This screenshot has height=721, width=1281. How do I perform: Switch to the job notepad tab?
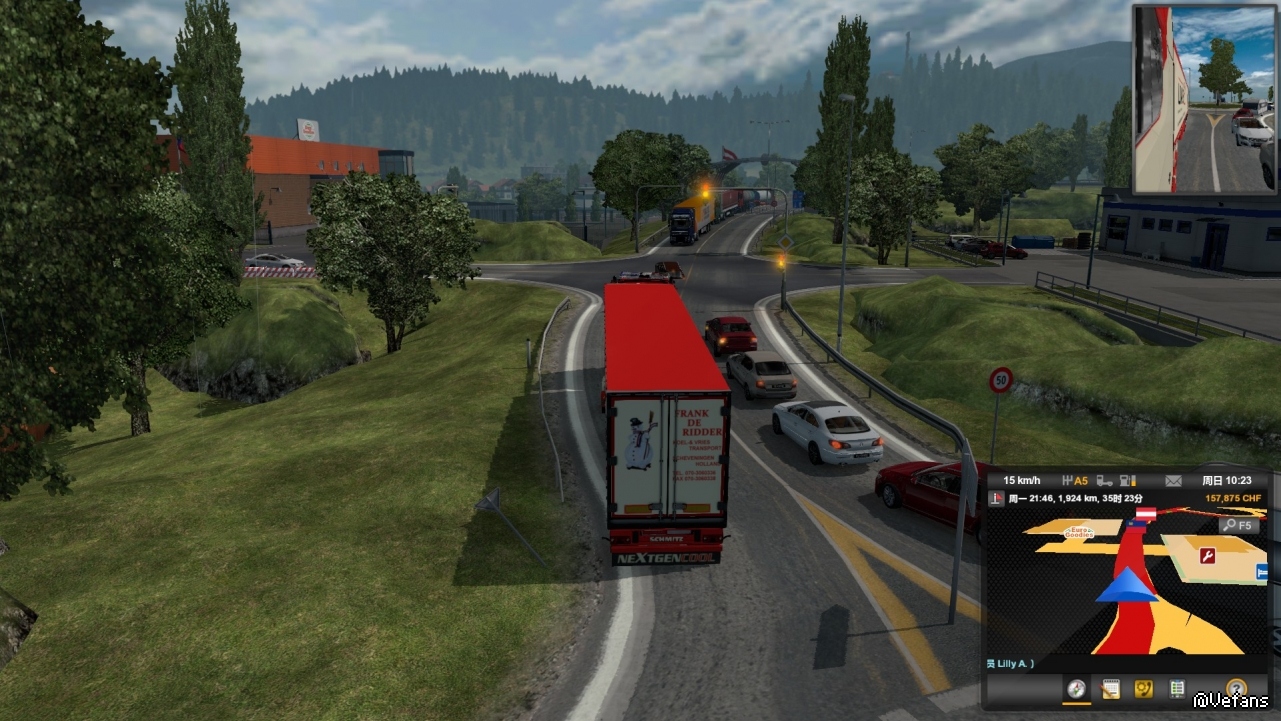tap(1110, 689)
